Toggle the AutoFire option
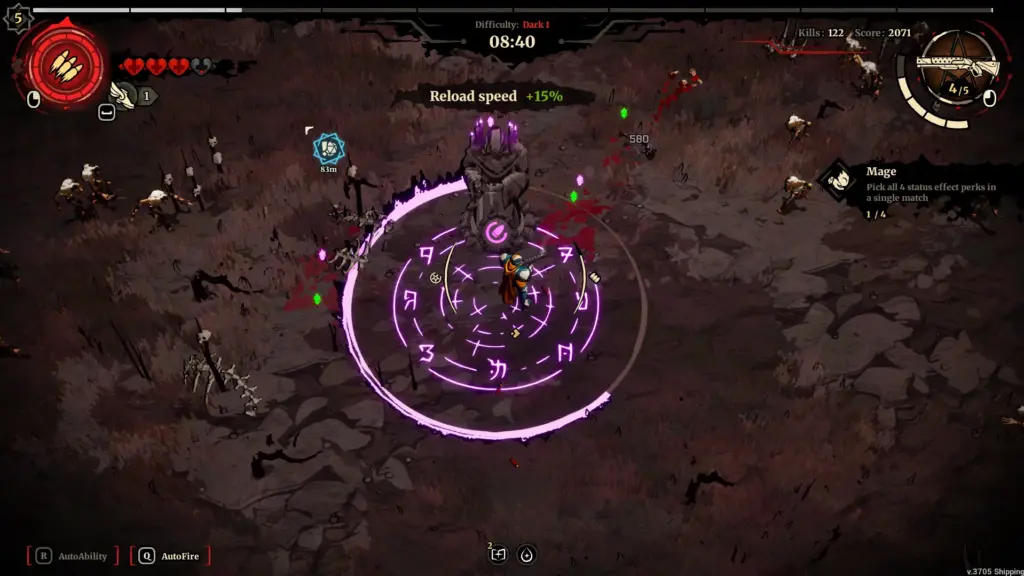The height and width of the screenshot is (576, 1024). click(x=174, y=556)
